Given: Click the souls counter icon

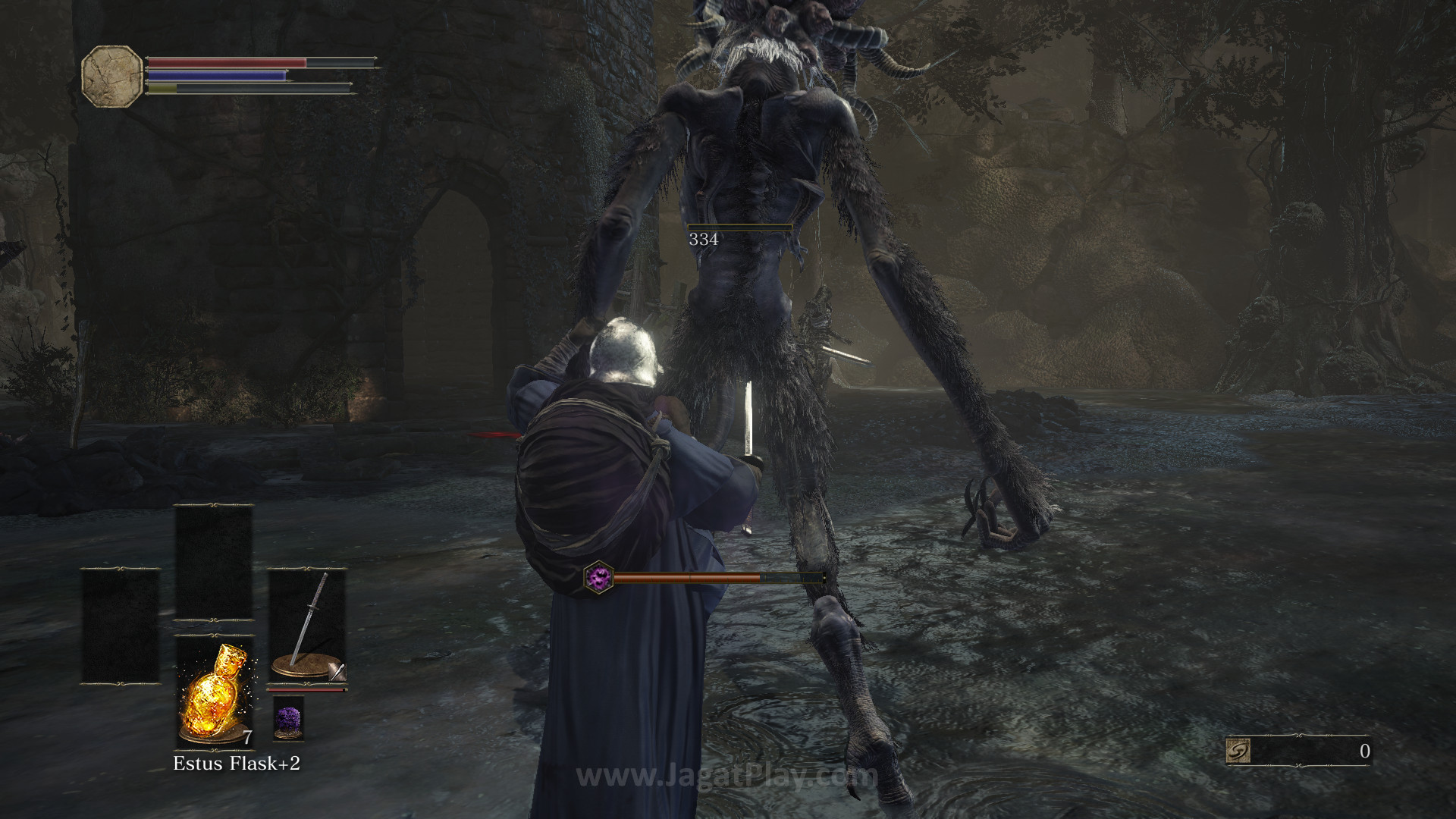Looking at the screenshot, I should [x=1238, y=751].
